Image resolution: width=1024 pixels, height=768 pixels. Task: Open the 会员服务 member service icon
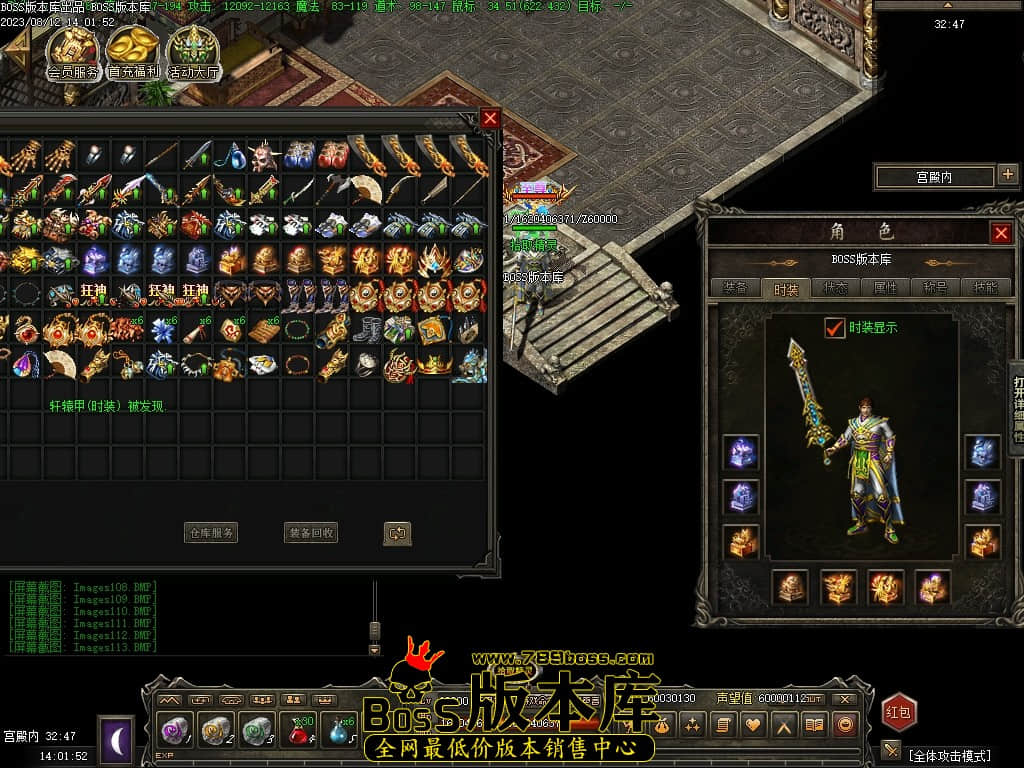(x=73, y=52)
